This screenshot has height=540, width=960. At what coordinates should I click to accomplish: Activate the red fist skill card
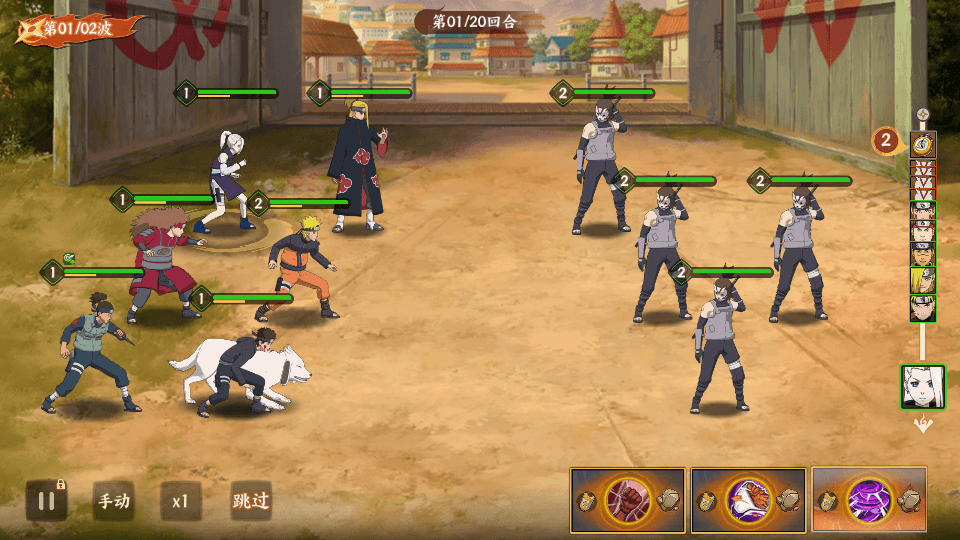click(x=628, y=499)
